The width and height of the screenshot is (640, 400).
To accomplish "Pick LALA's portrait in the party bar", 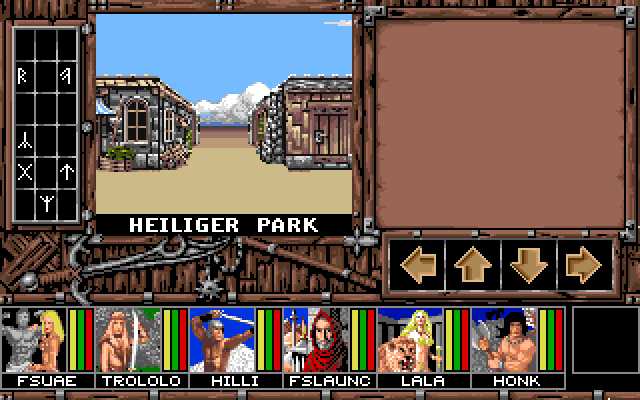I will [x=409, y=340].
